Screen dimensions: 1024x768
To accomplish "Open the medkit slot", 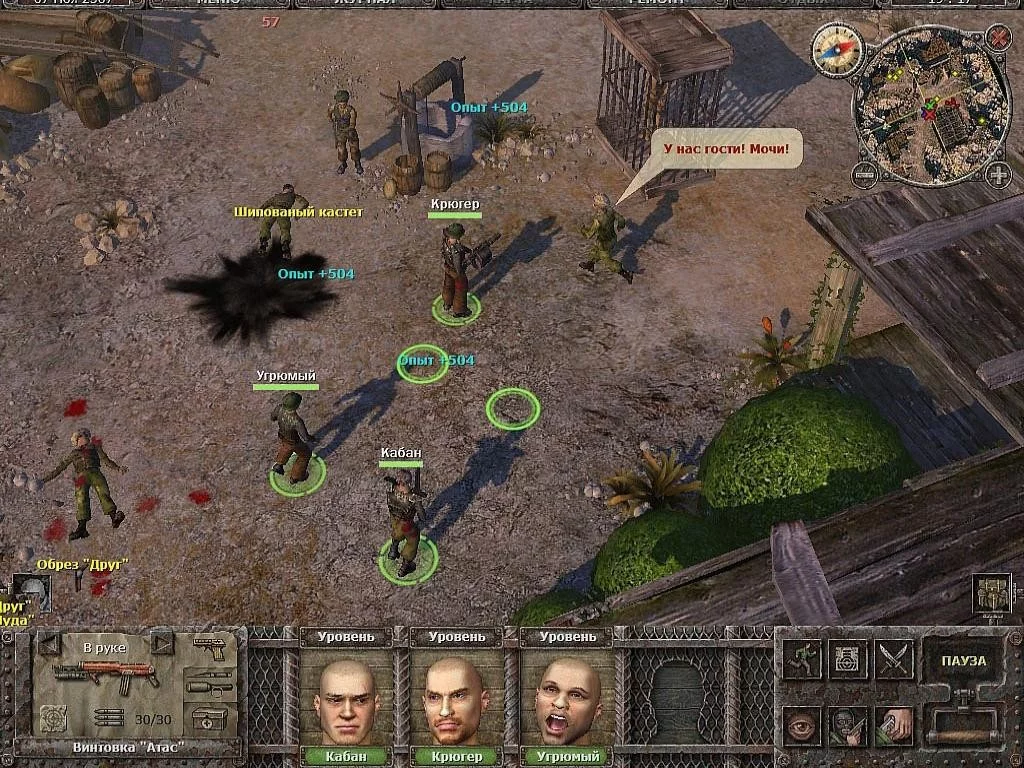I will click(x=210, y=718).
